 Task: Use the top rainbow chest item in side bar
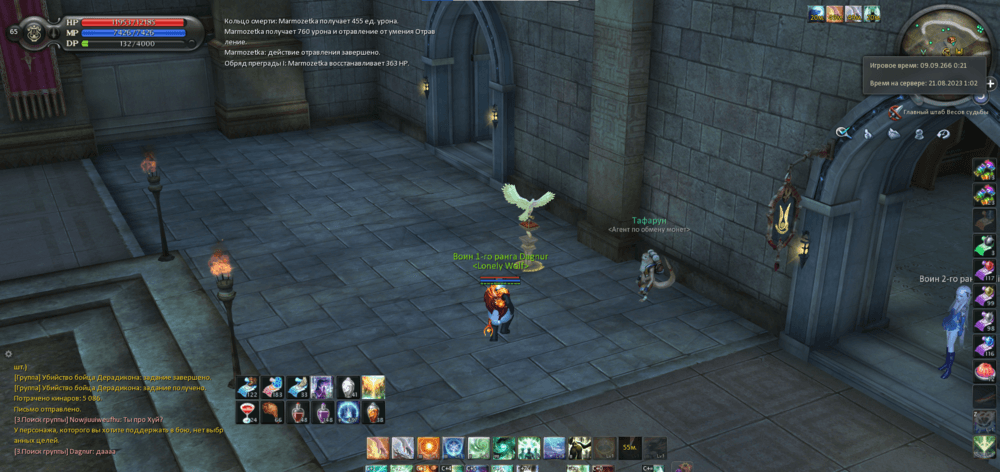[x=985, y=166]
